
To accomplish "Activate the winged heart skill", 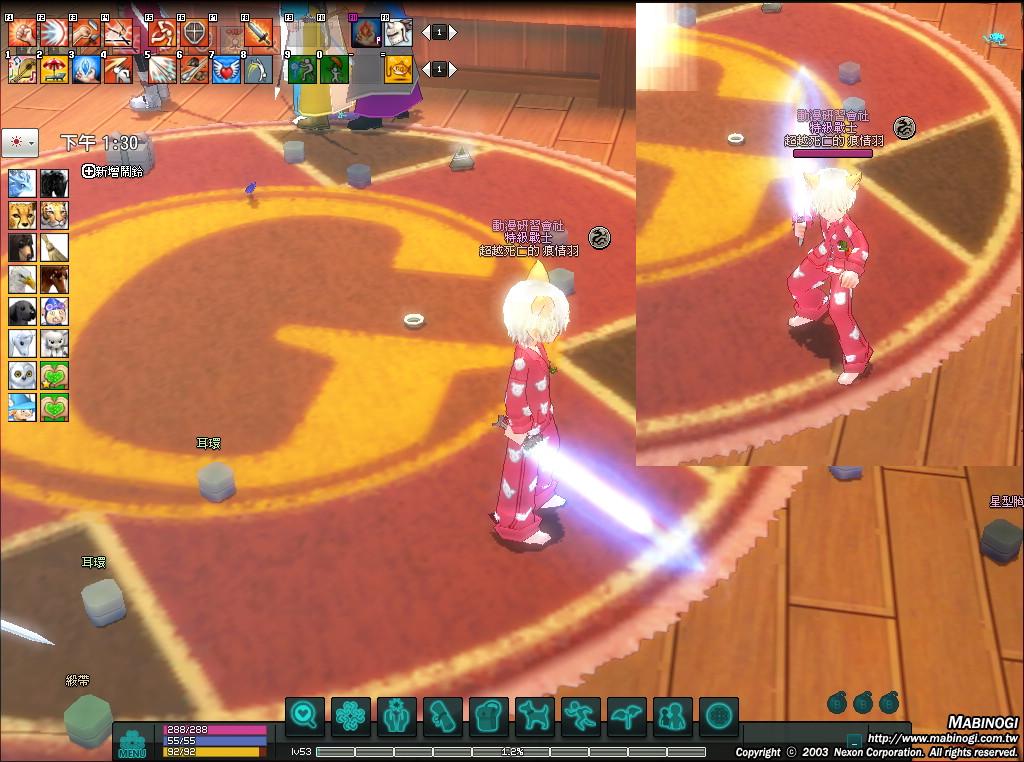I will (226, 69).
